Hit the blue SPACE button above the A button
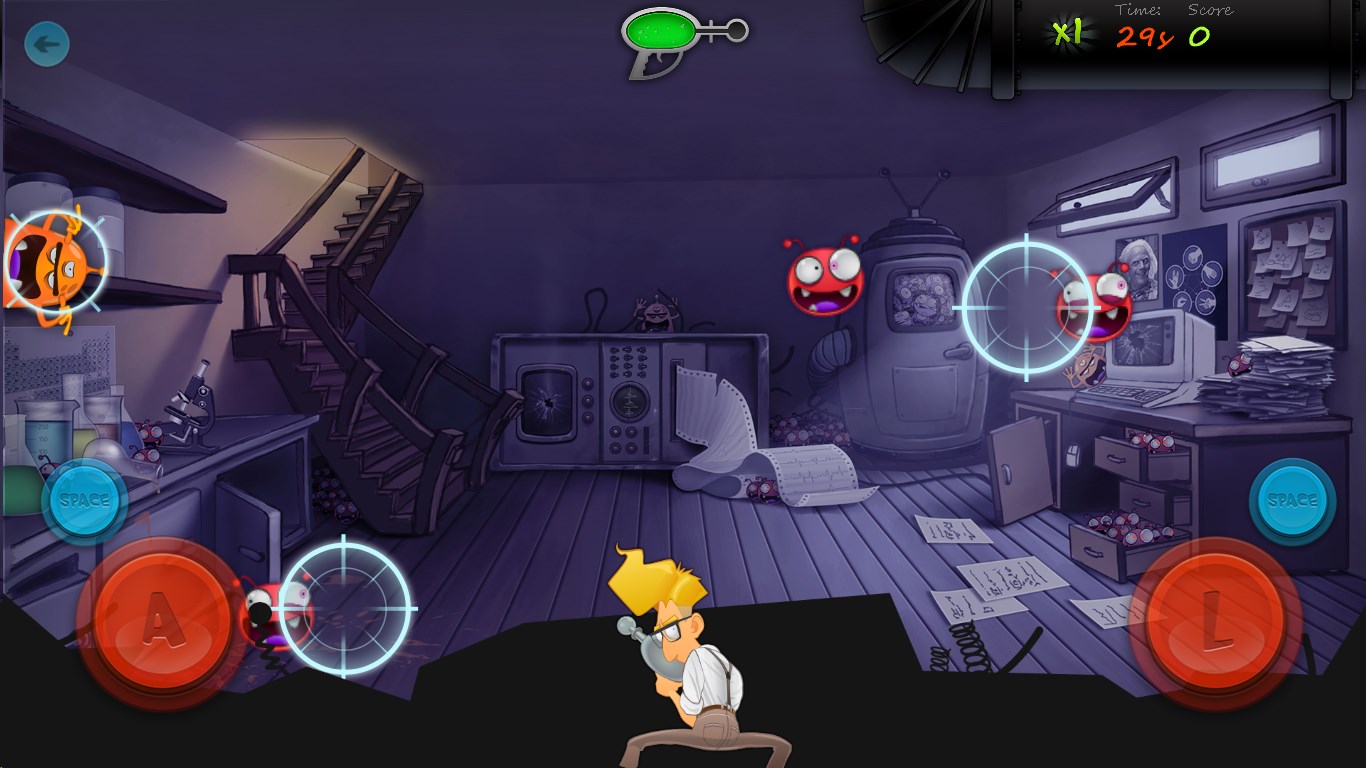Screen dimensions: 1366x768 (x=85, y=500)
